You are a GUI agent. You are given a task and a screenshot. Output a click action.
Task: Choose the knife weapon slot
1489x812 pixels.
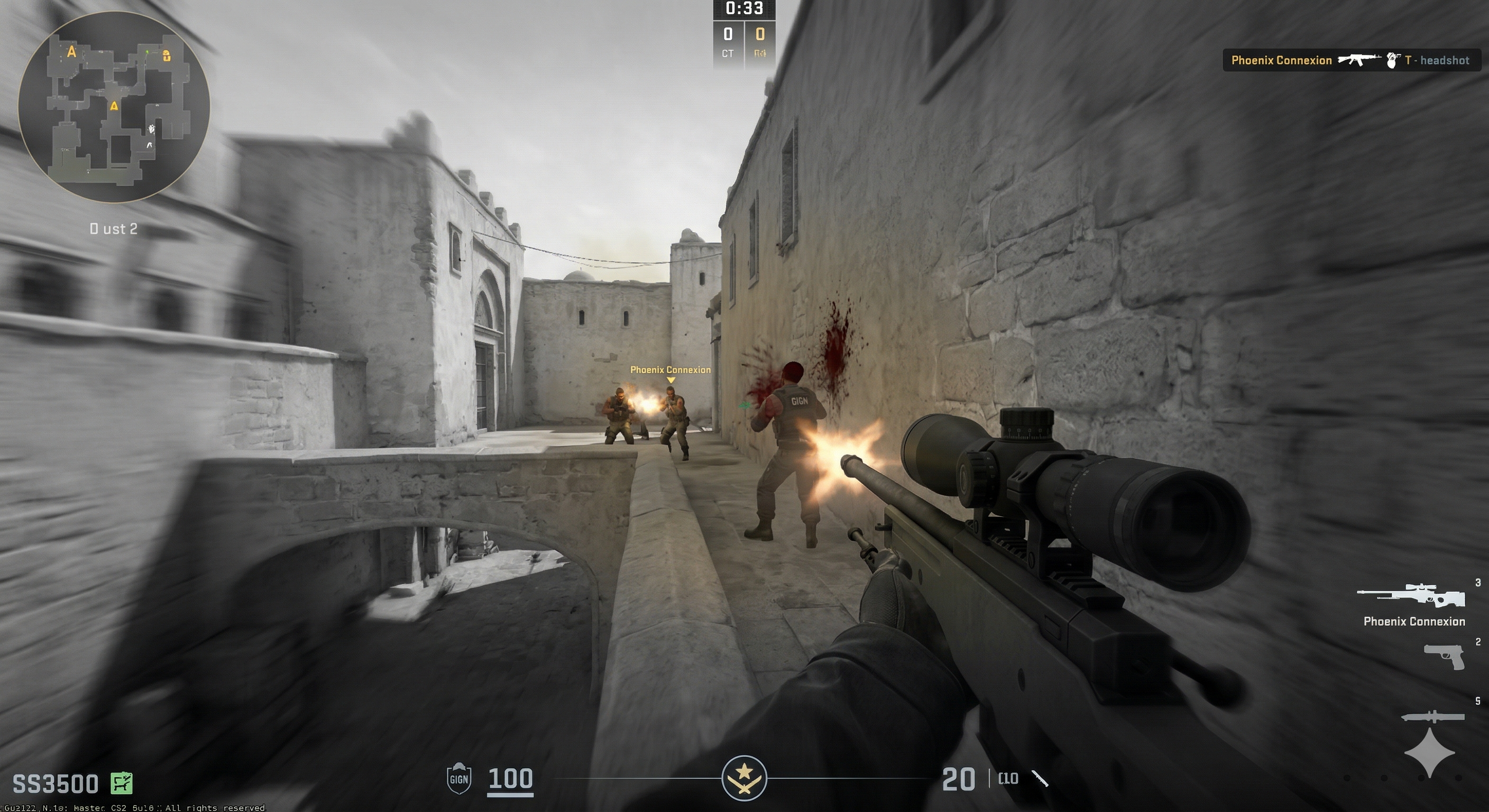coord(1432,717)
